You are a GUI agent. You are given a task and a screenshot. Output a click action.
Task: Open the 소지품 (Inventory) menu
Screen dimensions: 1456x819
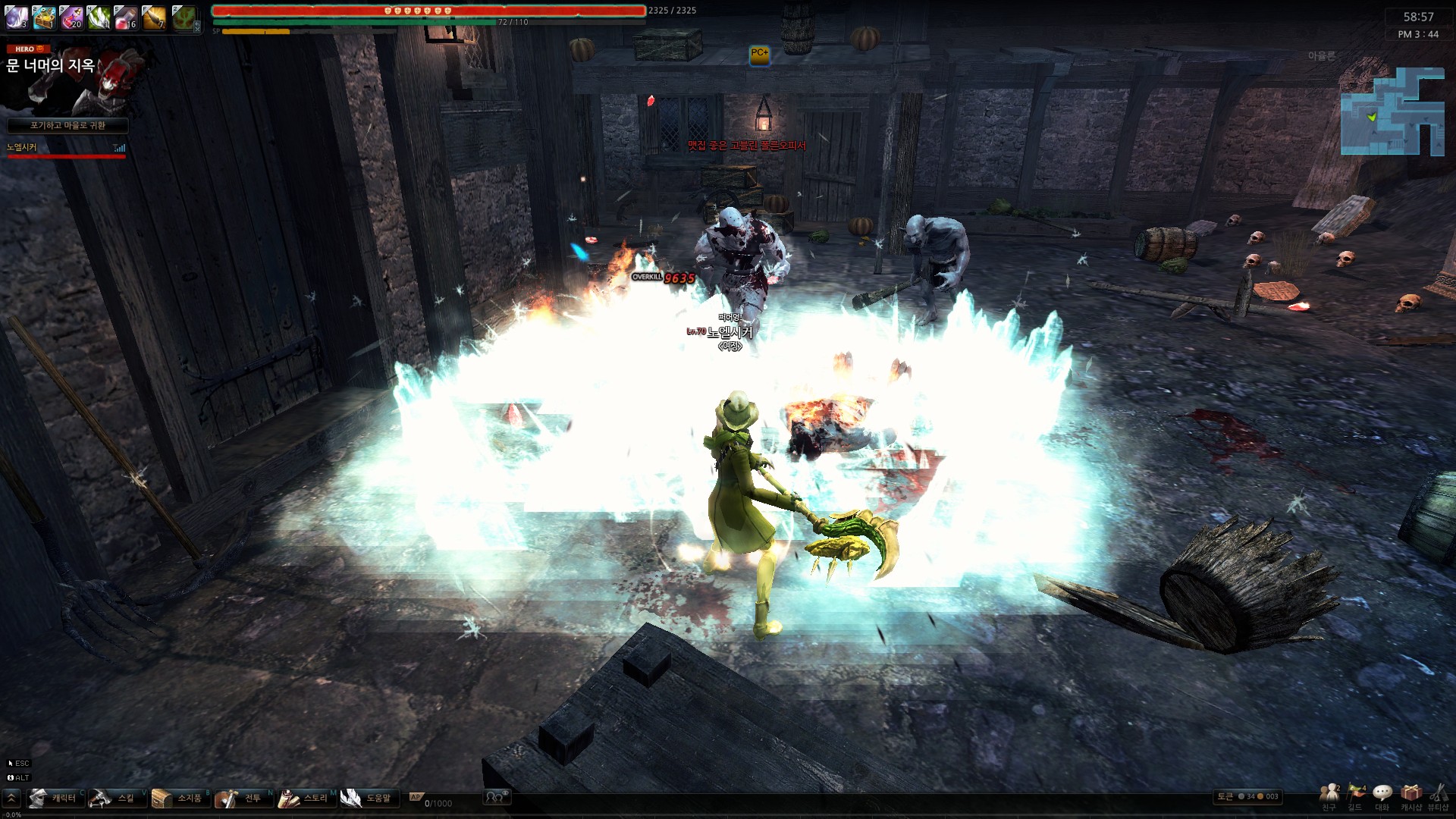click(x=179, y=798)
